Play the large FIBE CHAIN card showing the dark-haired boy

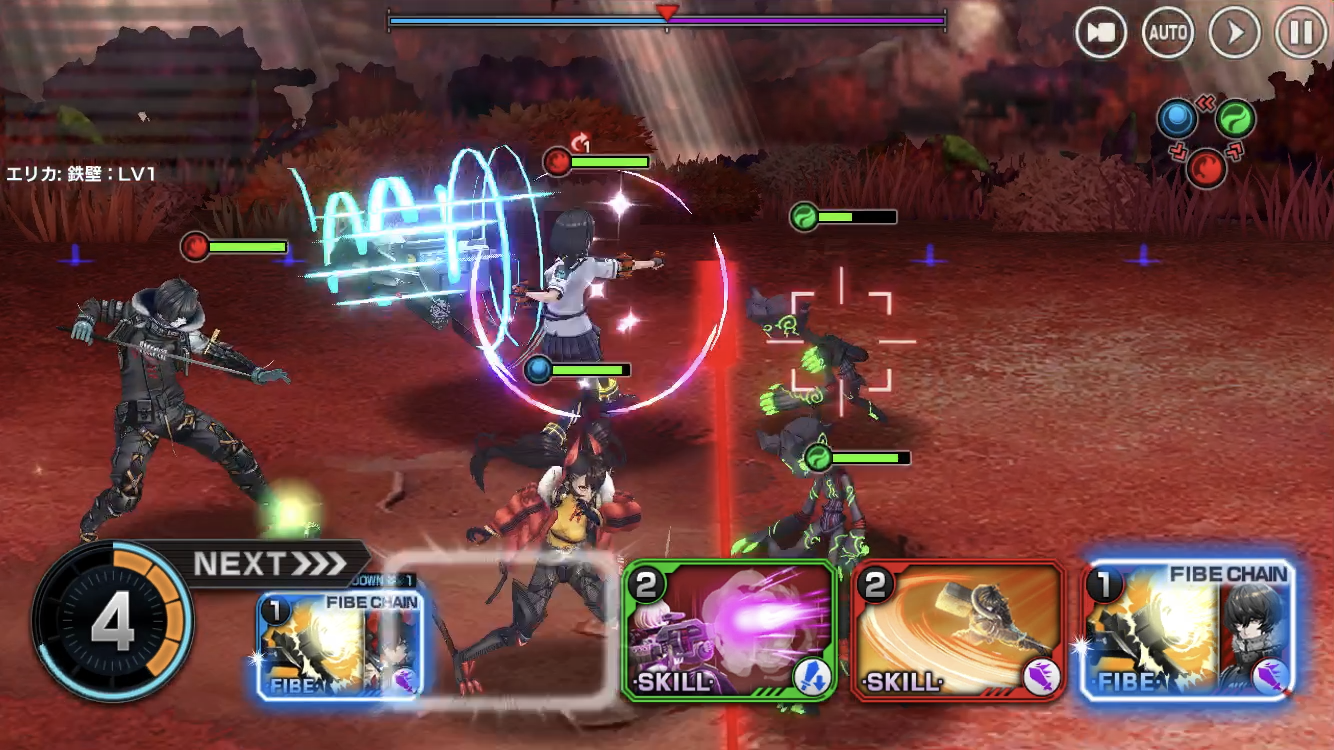[x=1188, y=630]
